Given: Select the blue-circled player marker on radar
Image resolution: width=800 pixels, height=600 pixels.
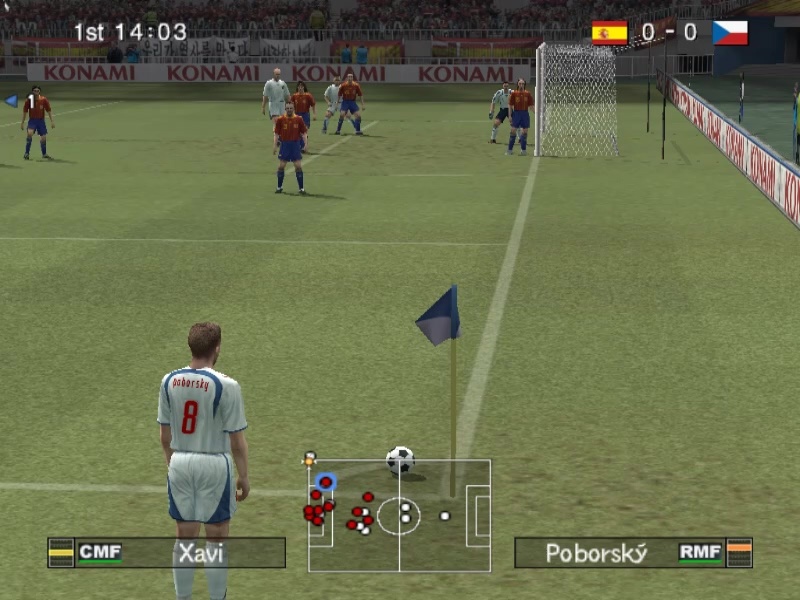Looking at the screenshot, I should tap(325, 482).
